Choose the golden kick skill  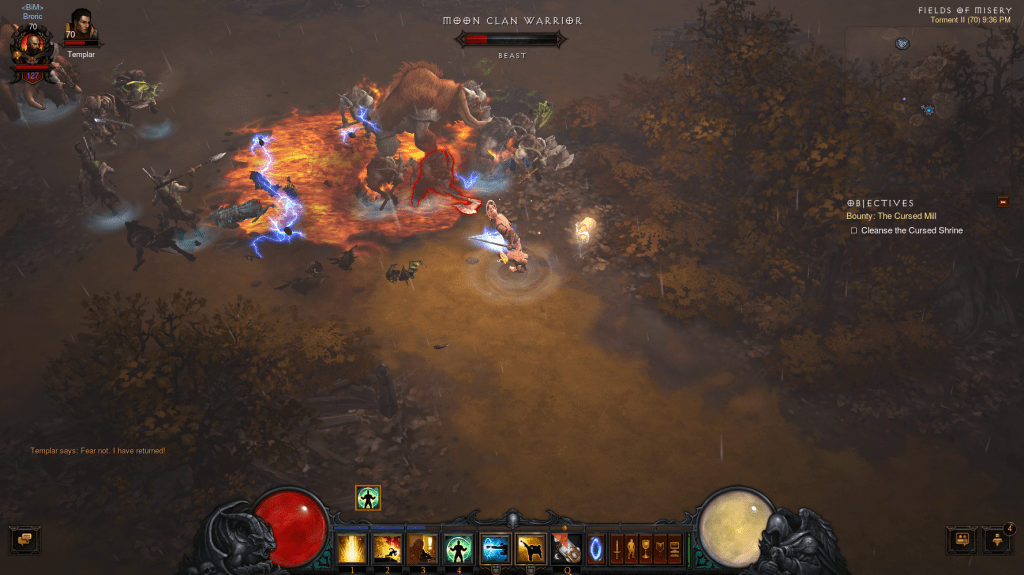(530, 548)
